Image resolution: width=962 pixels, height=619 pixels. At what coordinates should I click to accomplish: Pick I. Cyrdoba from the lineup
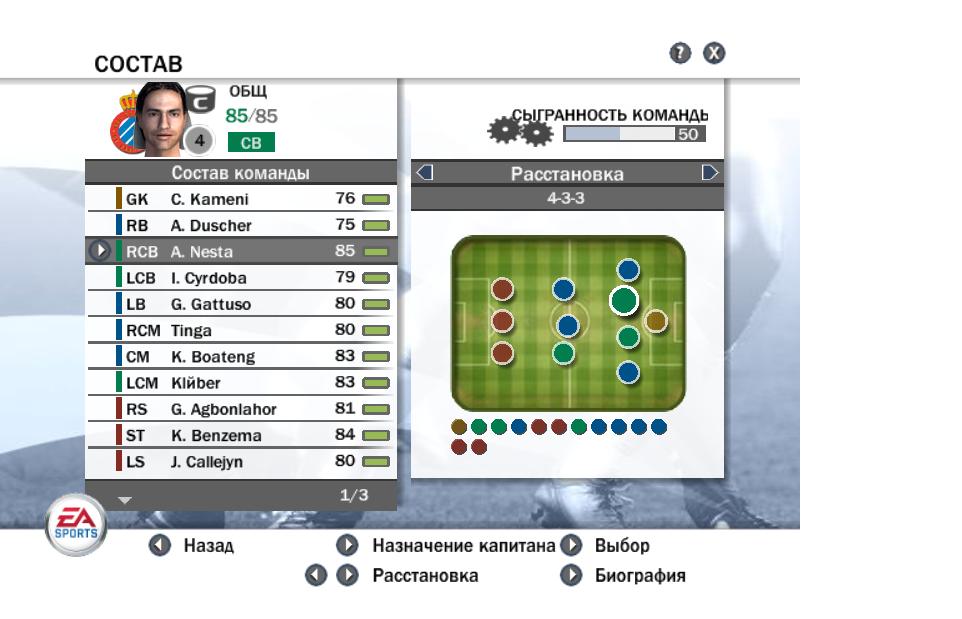(x=240, y=278)
